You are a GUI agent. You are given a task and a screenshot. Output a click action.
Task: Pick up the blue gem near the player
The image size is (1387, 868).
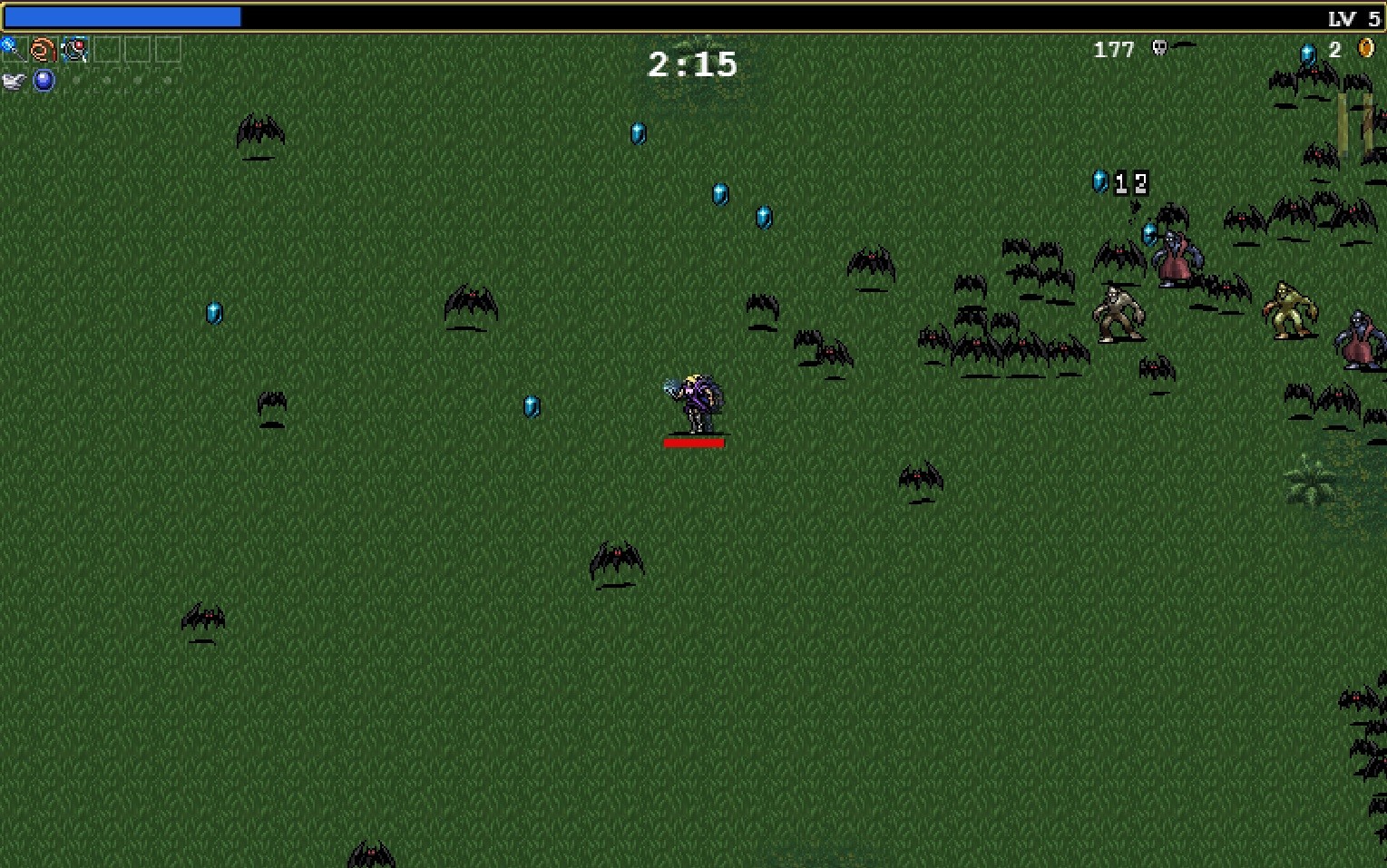[x=531, y=406]
